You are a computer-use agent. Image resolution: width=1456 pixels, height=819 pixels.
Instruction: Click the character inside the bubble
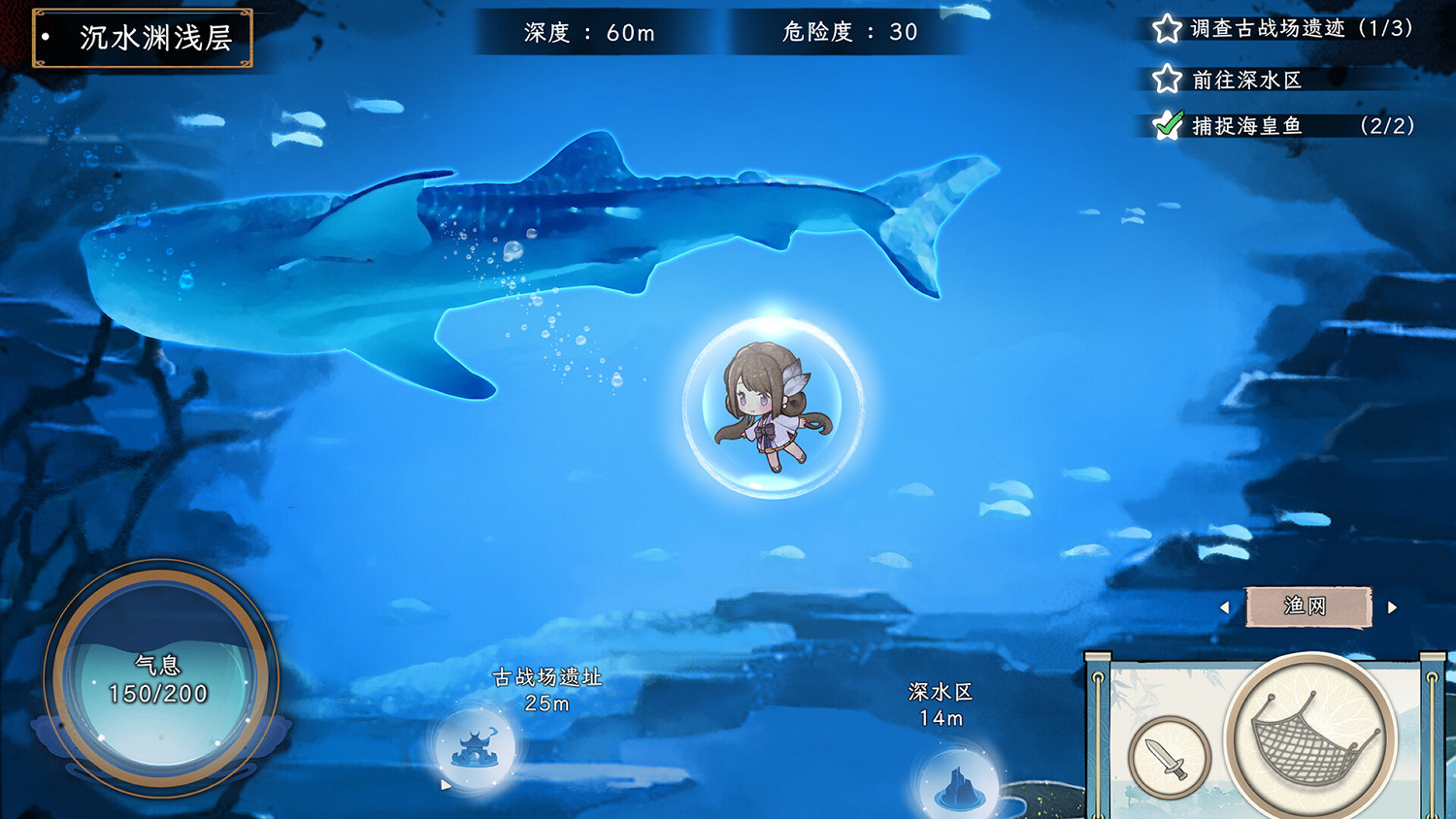click(x=770, y=408)
